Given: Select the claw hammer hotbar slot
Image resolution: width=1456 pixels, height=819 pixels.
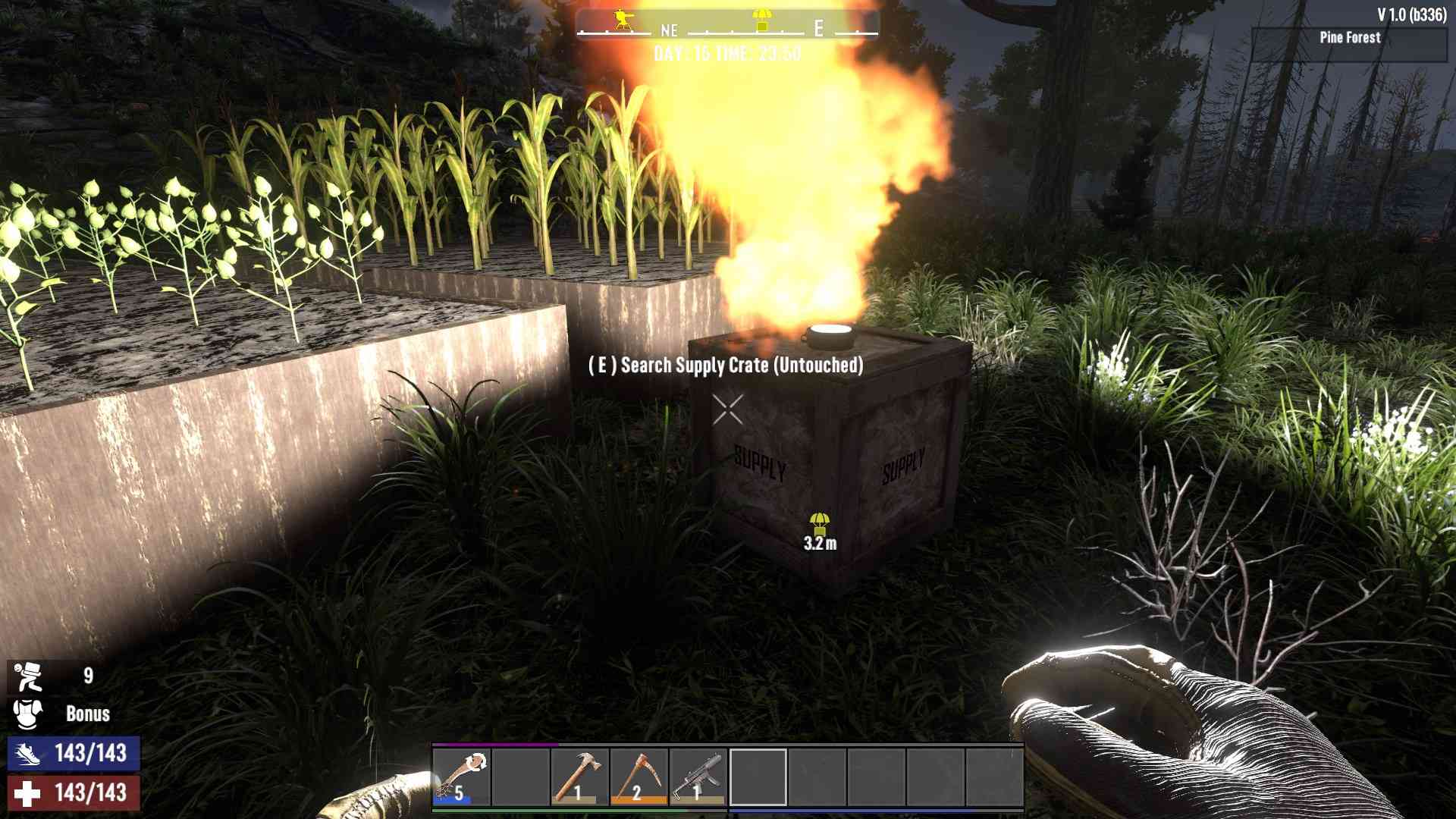Looking at the screenshot, I should (579, 777).
